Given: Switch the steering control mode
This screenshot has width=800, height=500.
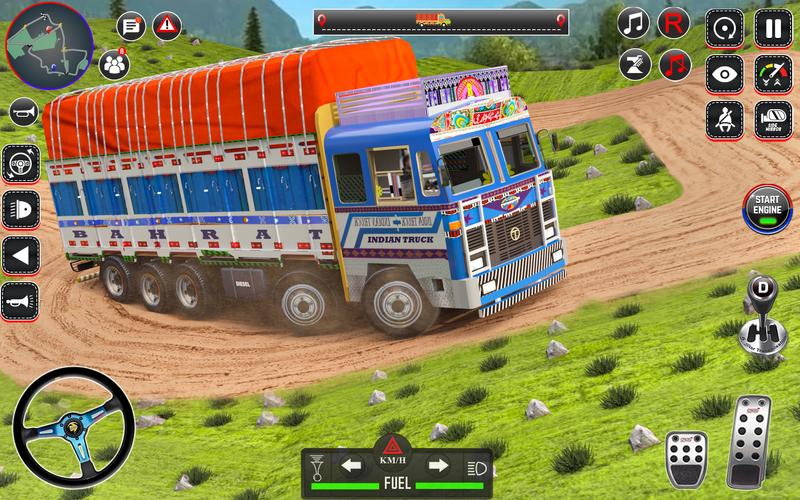Looking at the screenshot, I should click(20, 163).
